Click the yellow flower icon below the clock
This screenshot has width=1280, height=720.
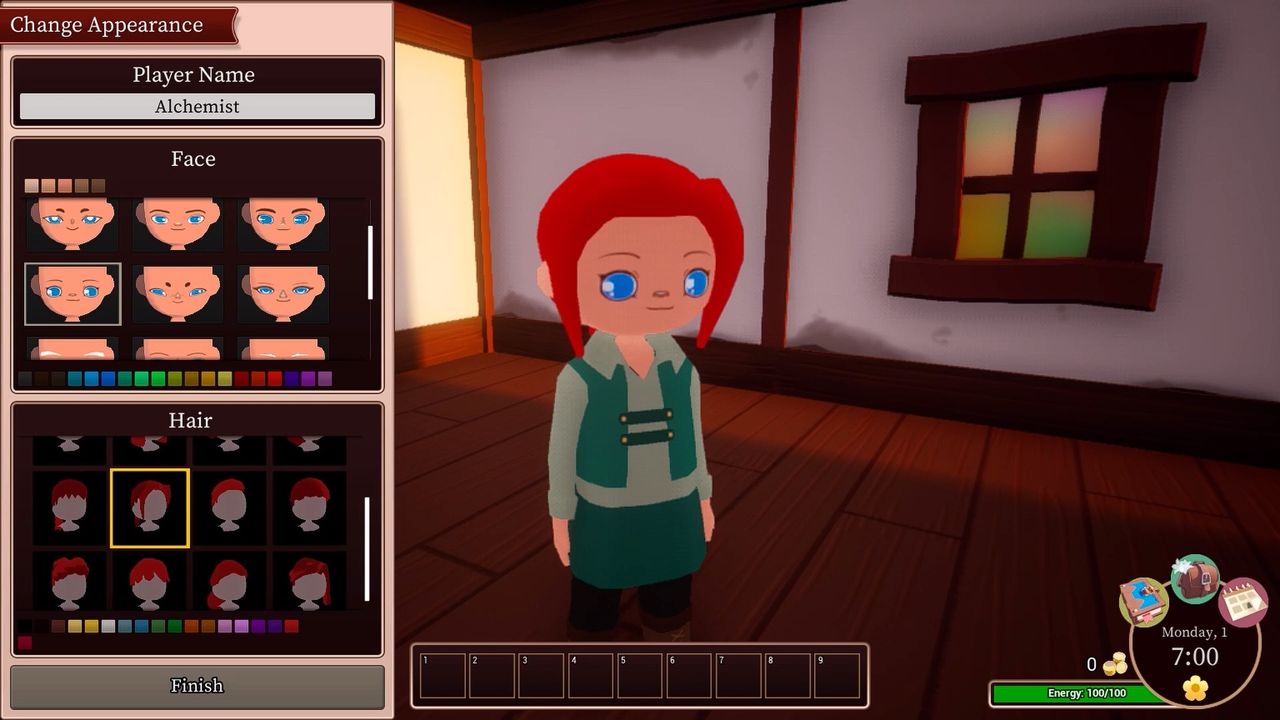click(x=1193, y=688)
